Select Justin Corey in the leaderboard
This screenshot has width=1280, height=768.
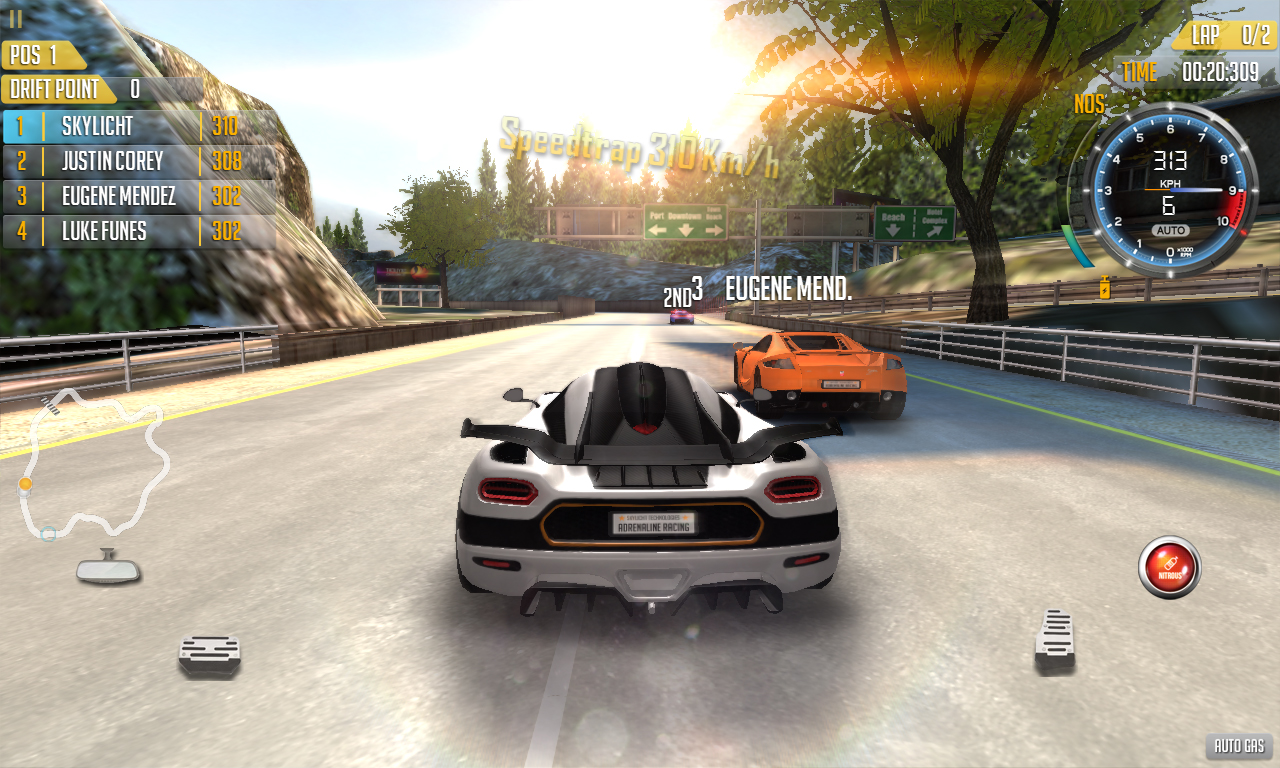pyautogui.click(x=138, y=161)
